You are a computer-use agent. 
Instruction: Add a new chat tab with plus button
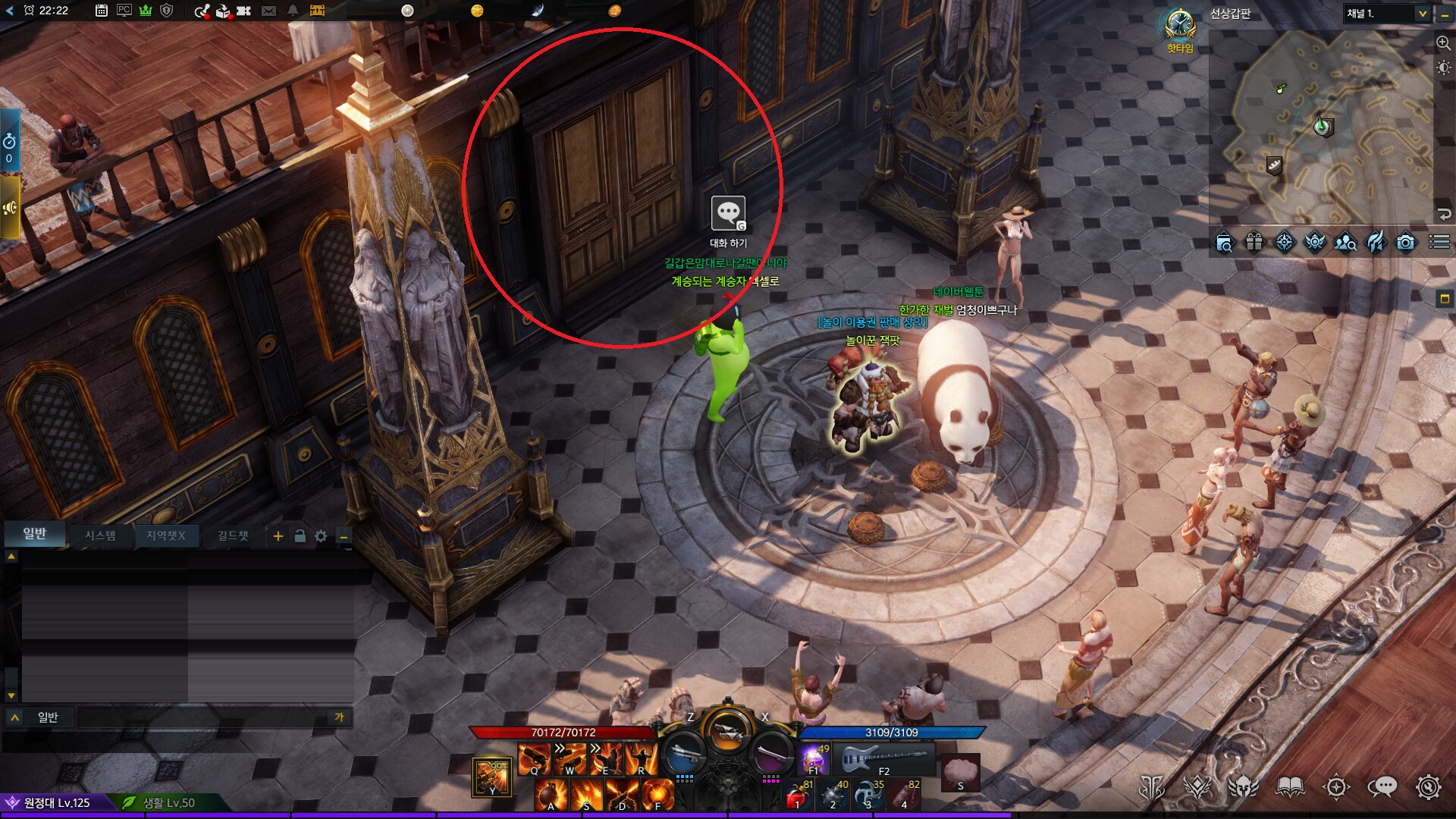[278, 536]
